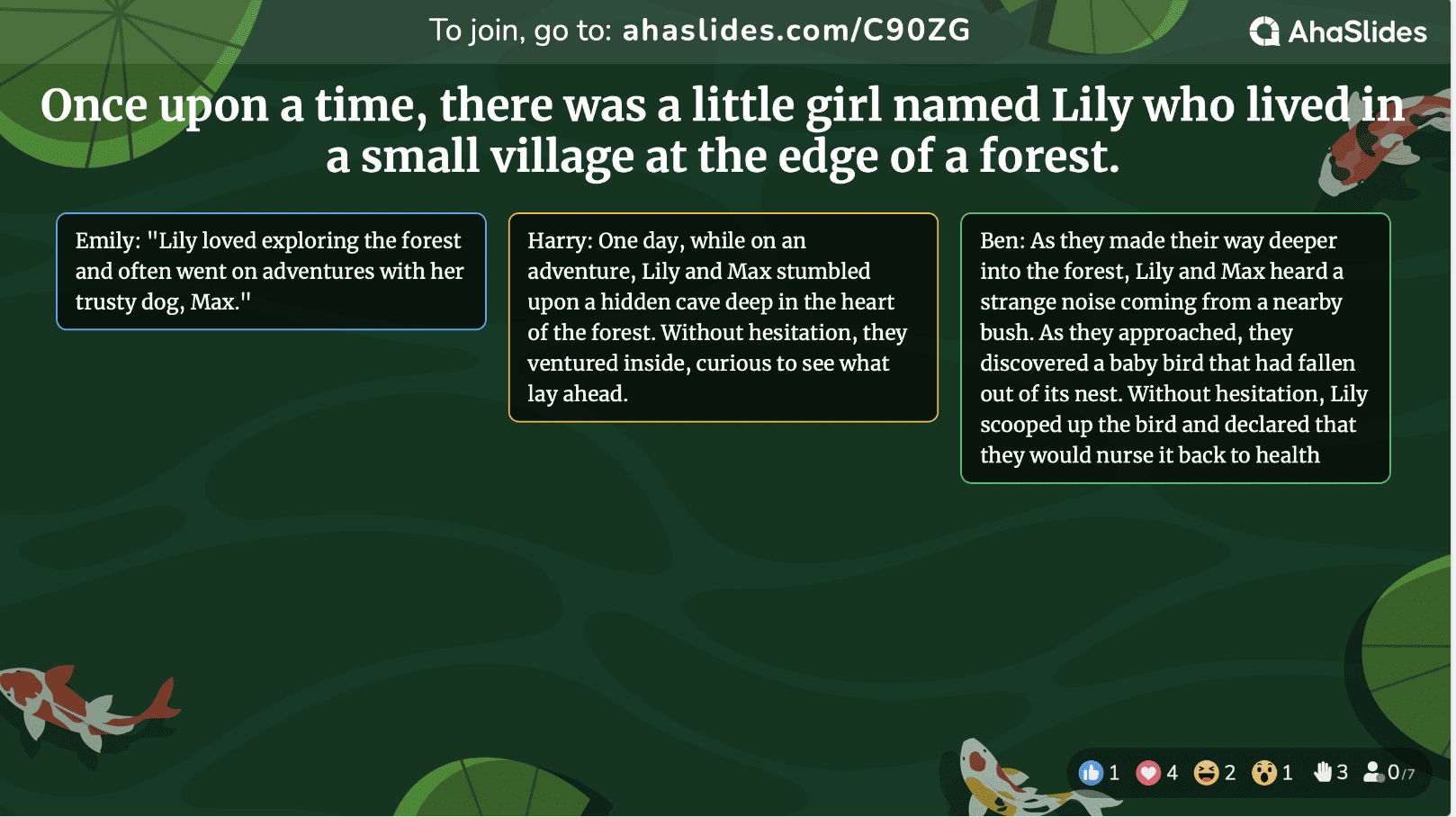Click the surprised wow face reaction

(1263, 773)
